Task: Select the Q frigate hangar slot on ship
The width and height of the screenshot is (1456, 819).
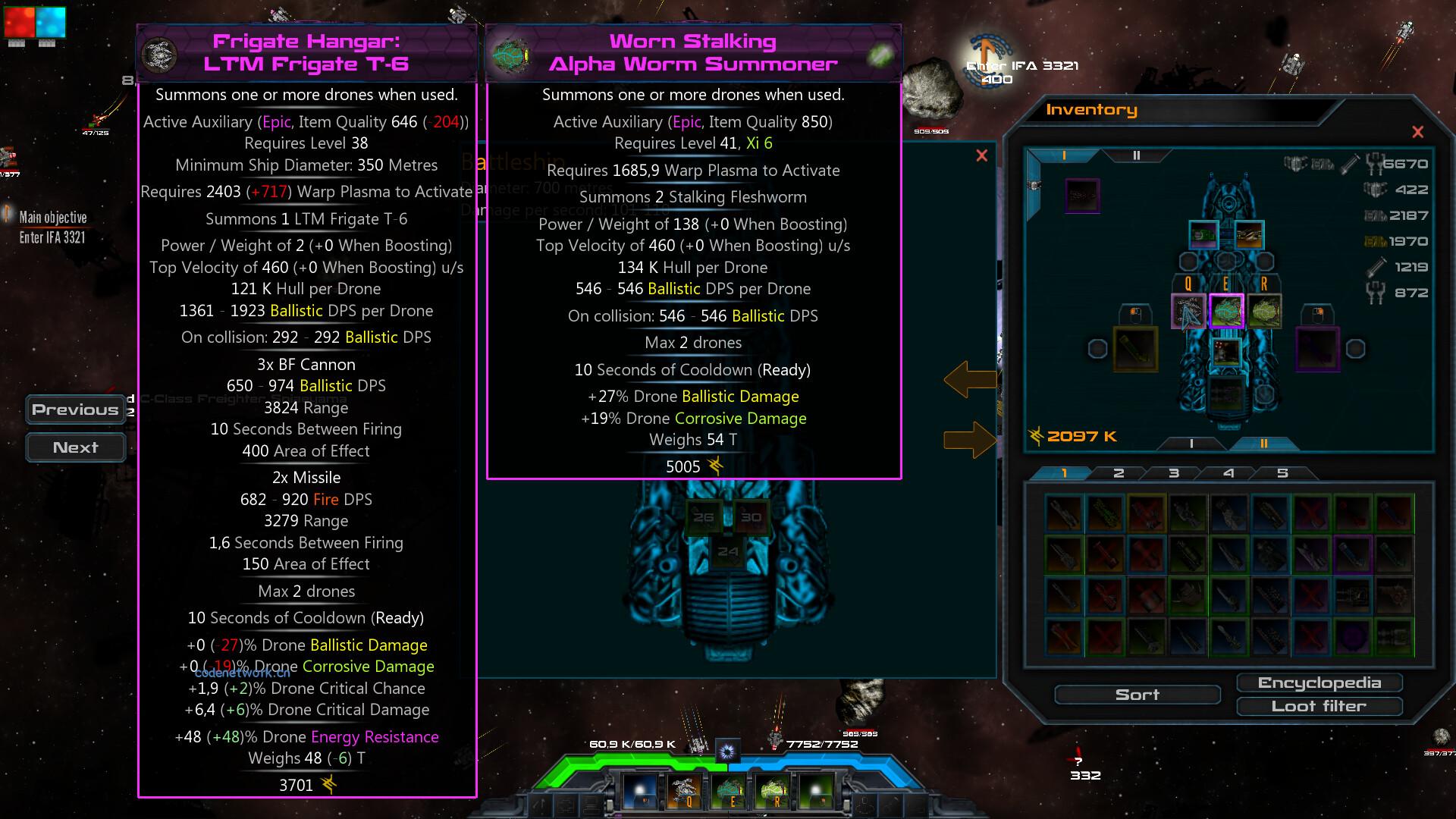Action: point(1188,312)
